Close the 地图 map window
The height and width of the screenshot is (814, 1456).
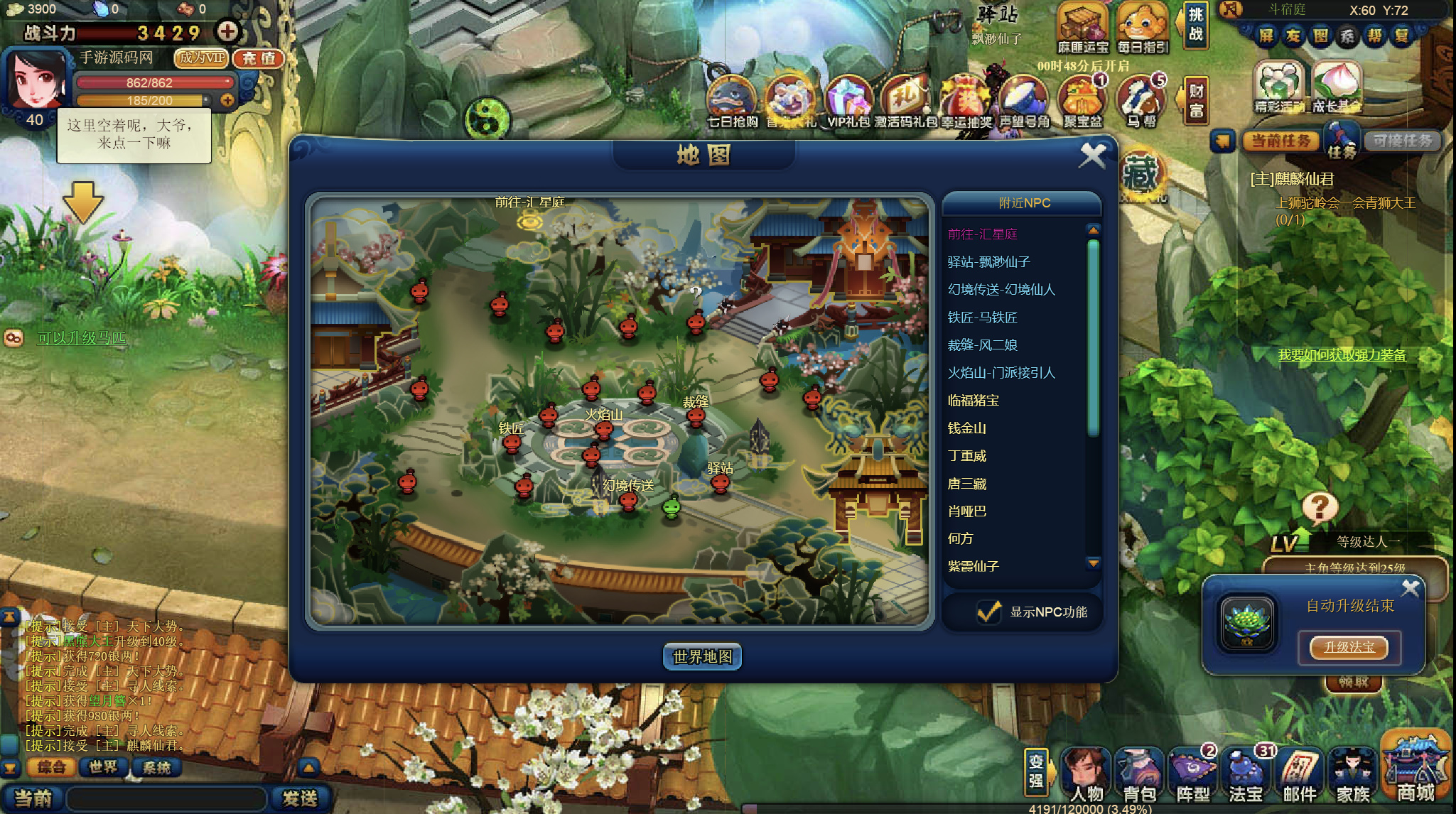coord(1092,155)
